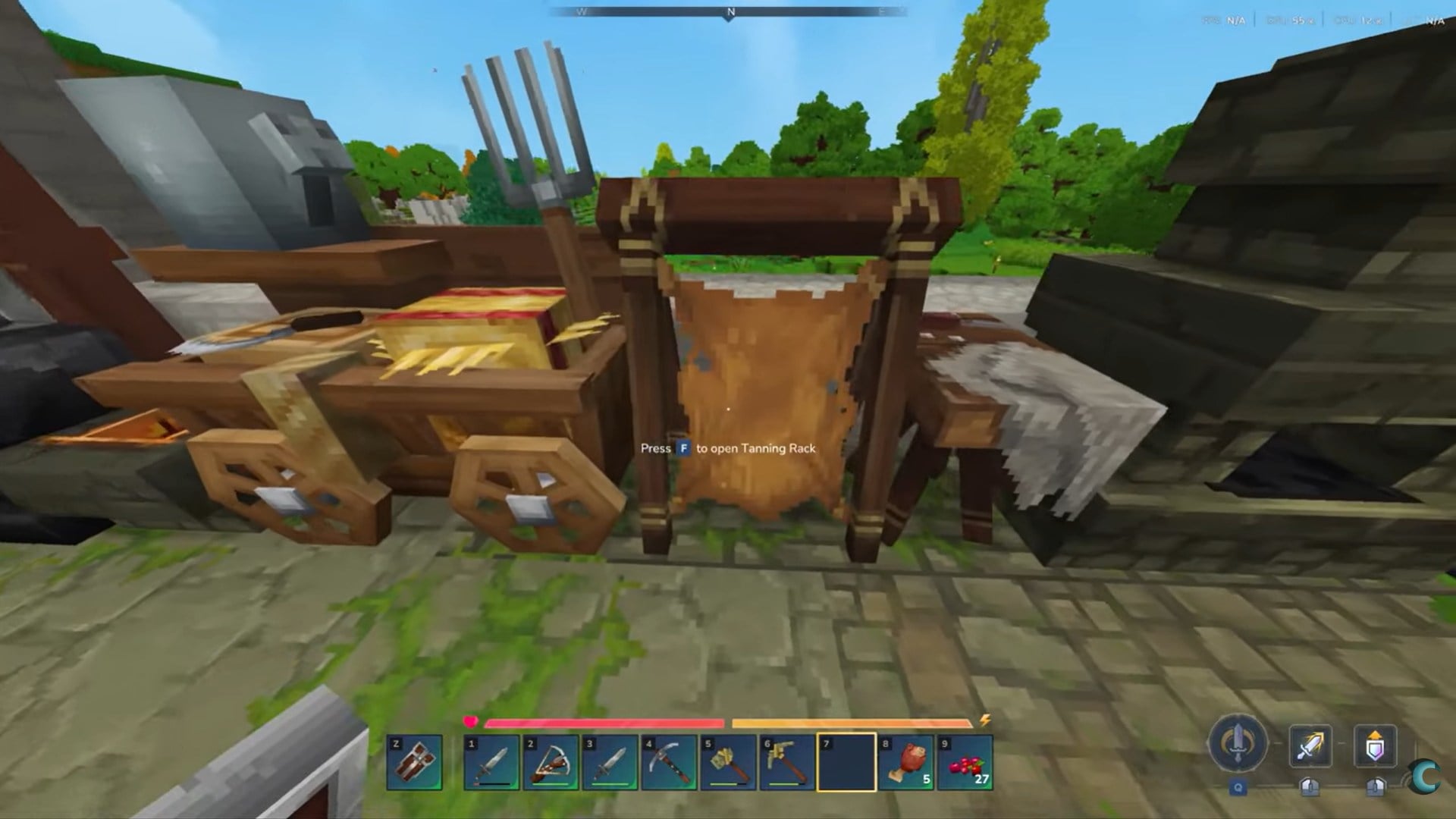1456x819 pixels.
Task: Click the glowing sword attack boost icon
Action: (1311, 747)
